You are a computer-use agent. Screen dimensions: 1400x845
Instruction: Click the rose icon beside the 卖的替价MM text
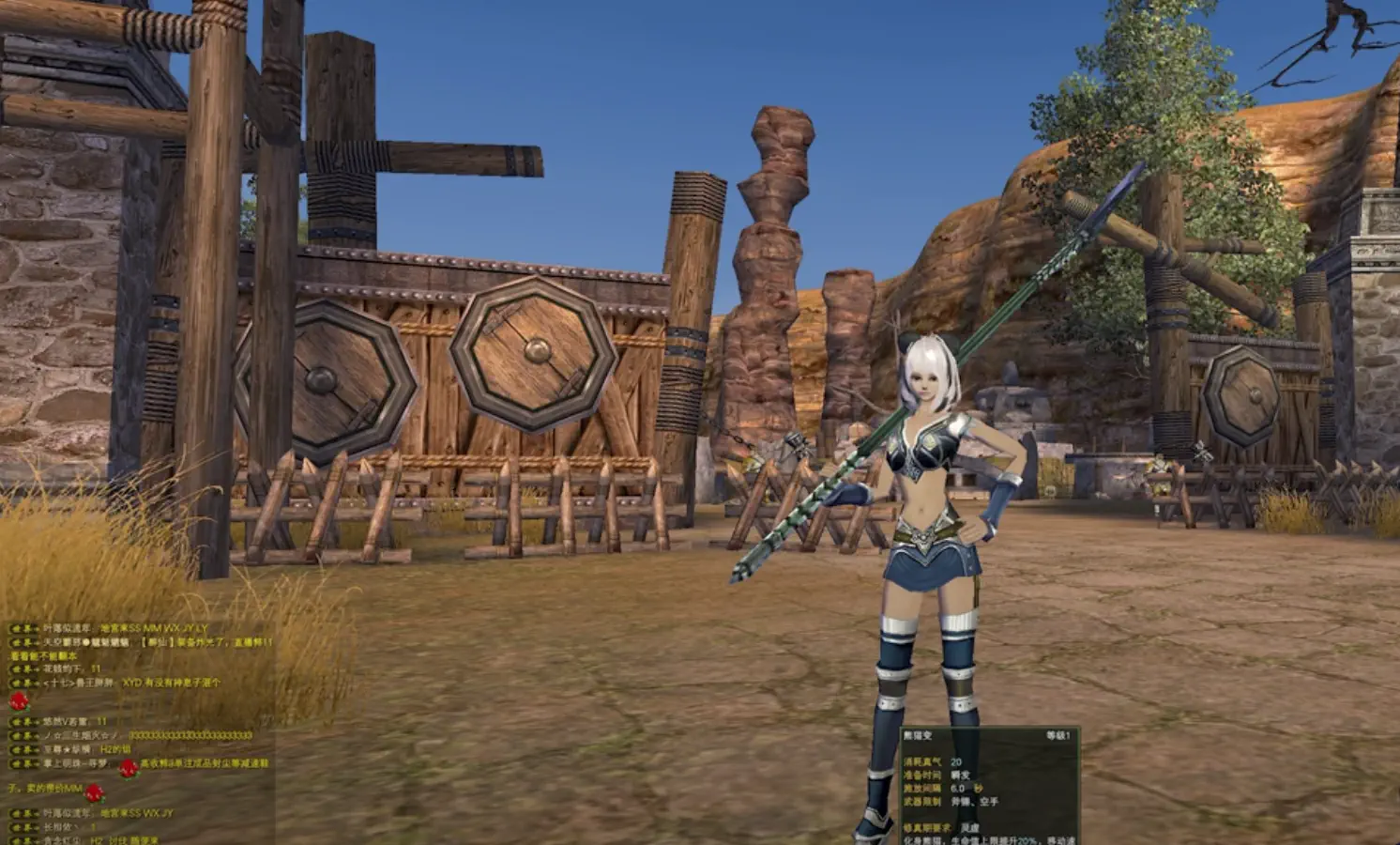pyautogui.click(x=96, y=793)
